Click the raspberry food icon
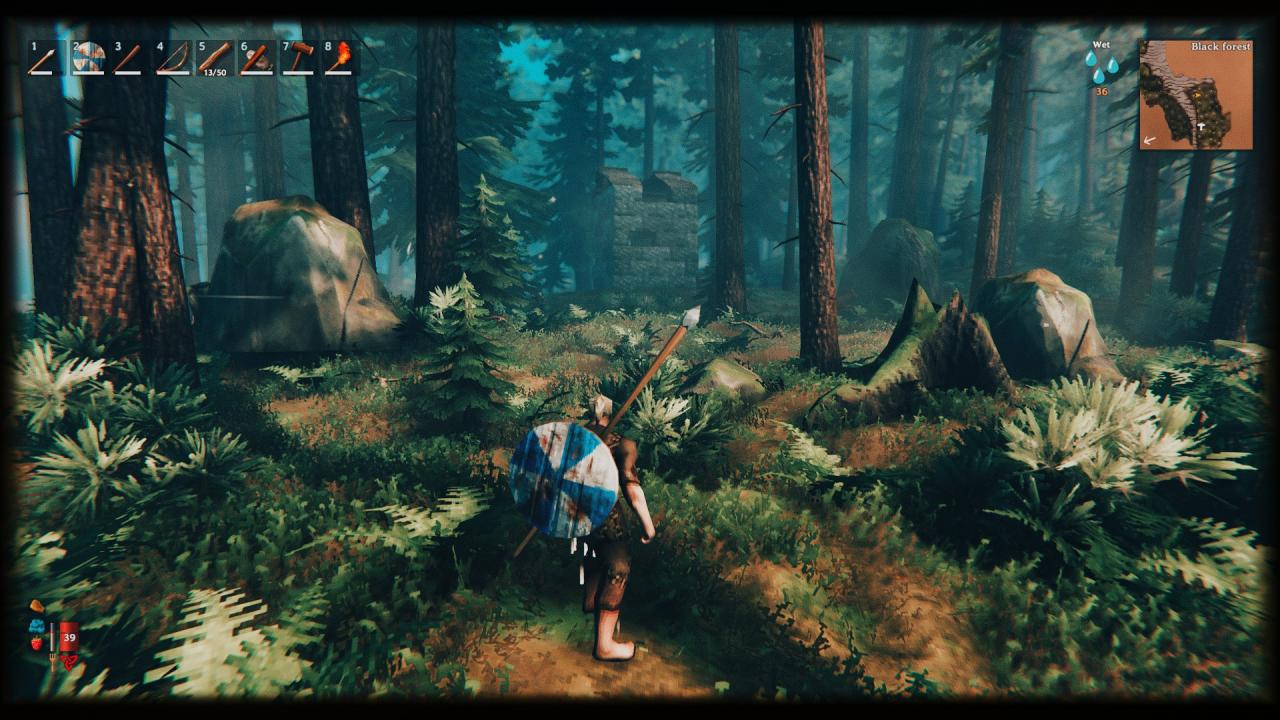 point(37,643)
